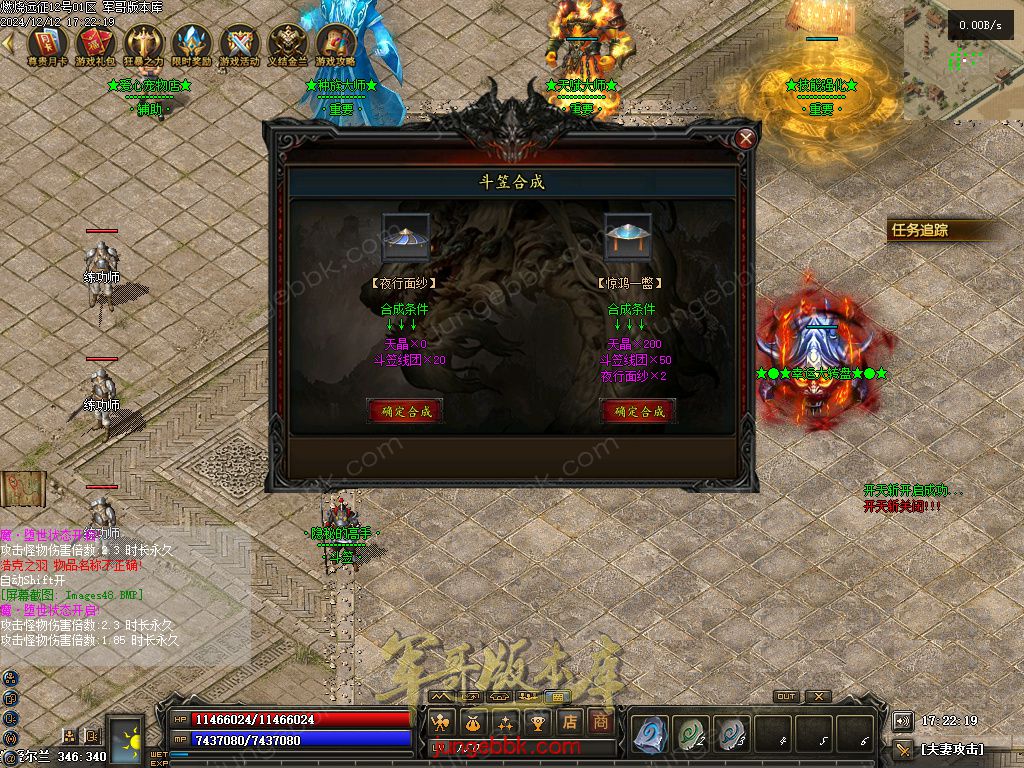Select the 夜行面纱 hat icon
Viewport: 1024px width, 768px height.
406,238
